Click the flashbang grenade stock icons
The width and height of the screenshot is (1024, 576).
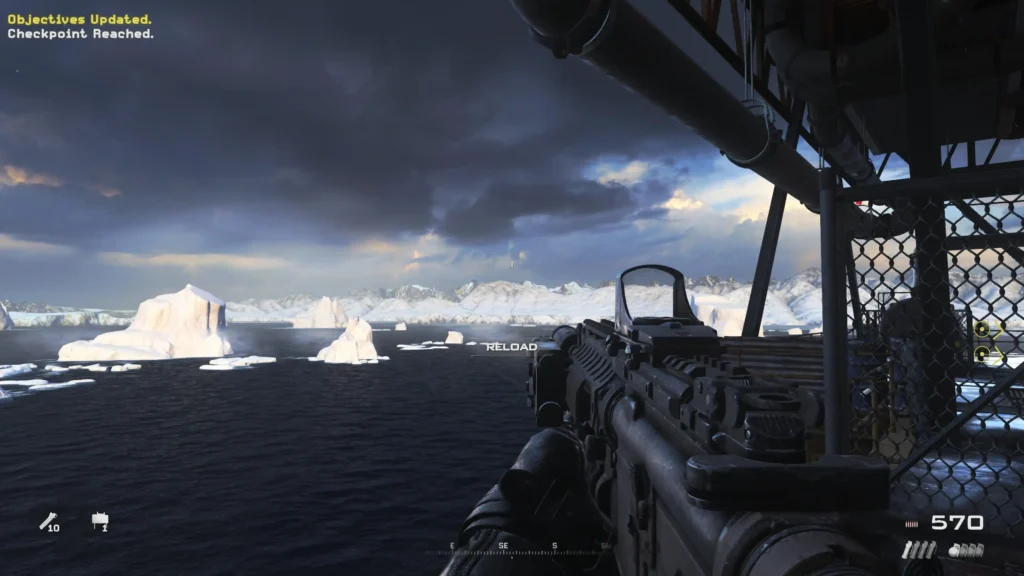pos(918,550)
